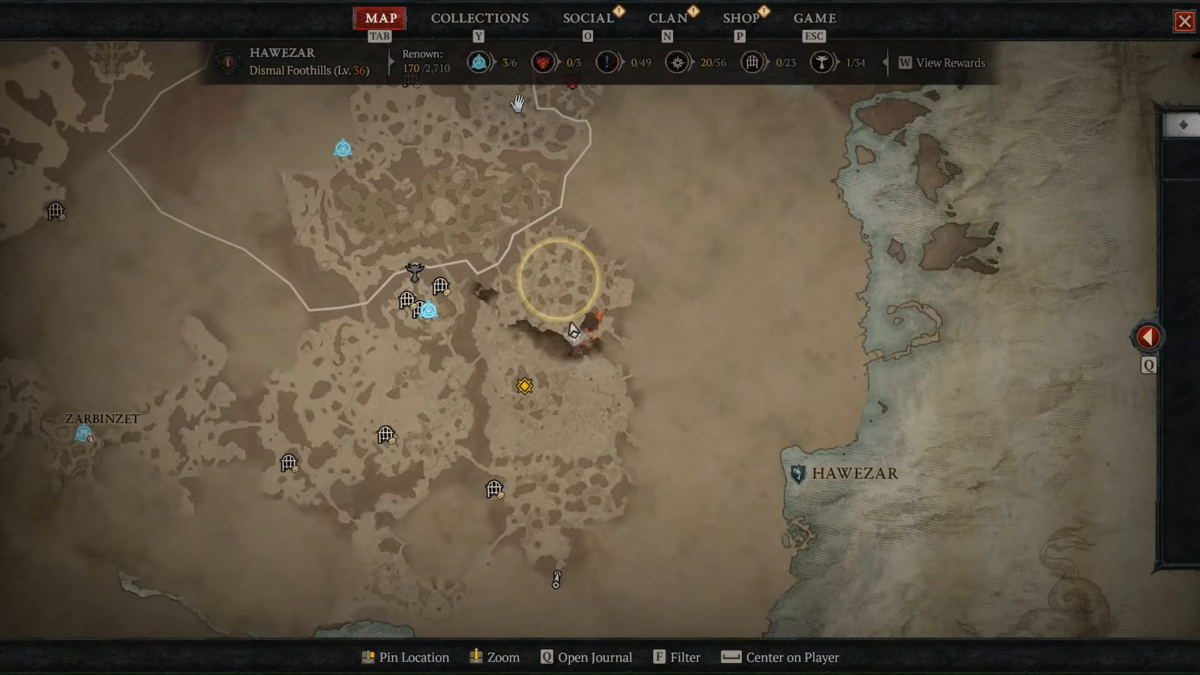This screenshot has width=1200, height=675.
Task: Switch to the Collections tab
Action: [479, 18]
